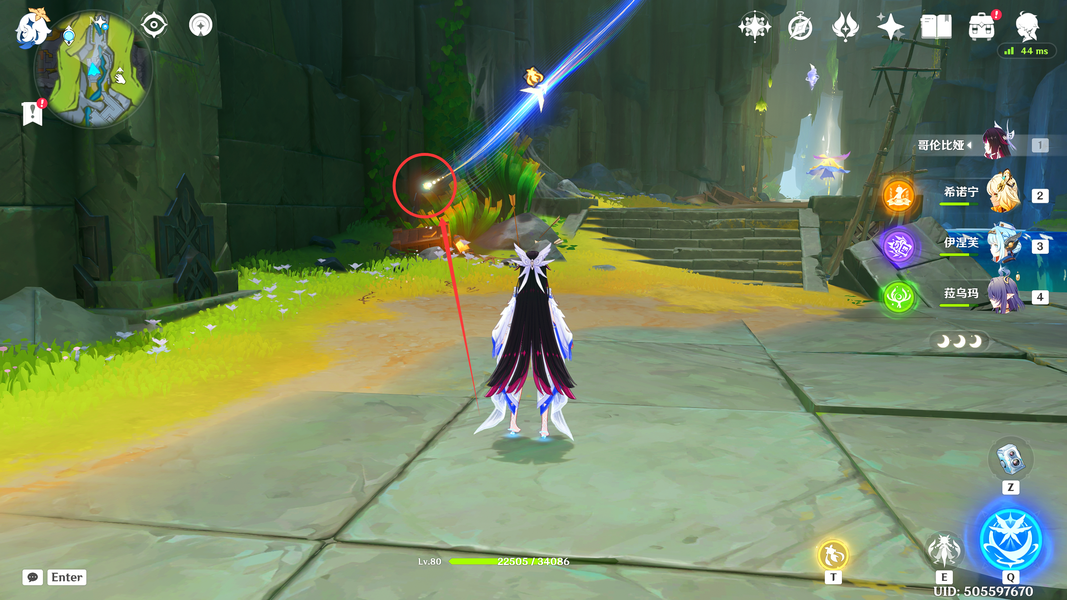
Task: Switch to party member 希诺宁
Action: [1002, 194]
